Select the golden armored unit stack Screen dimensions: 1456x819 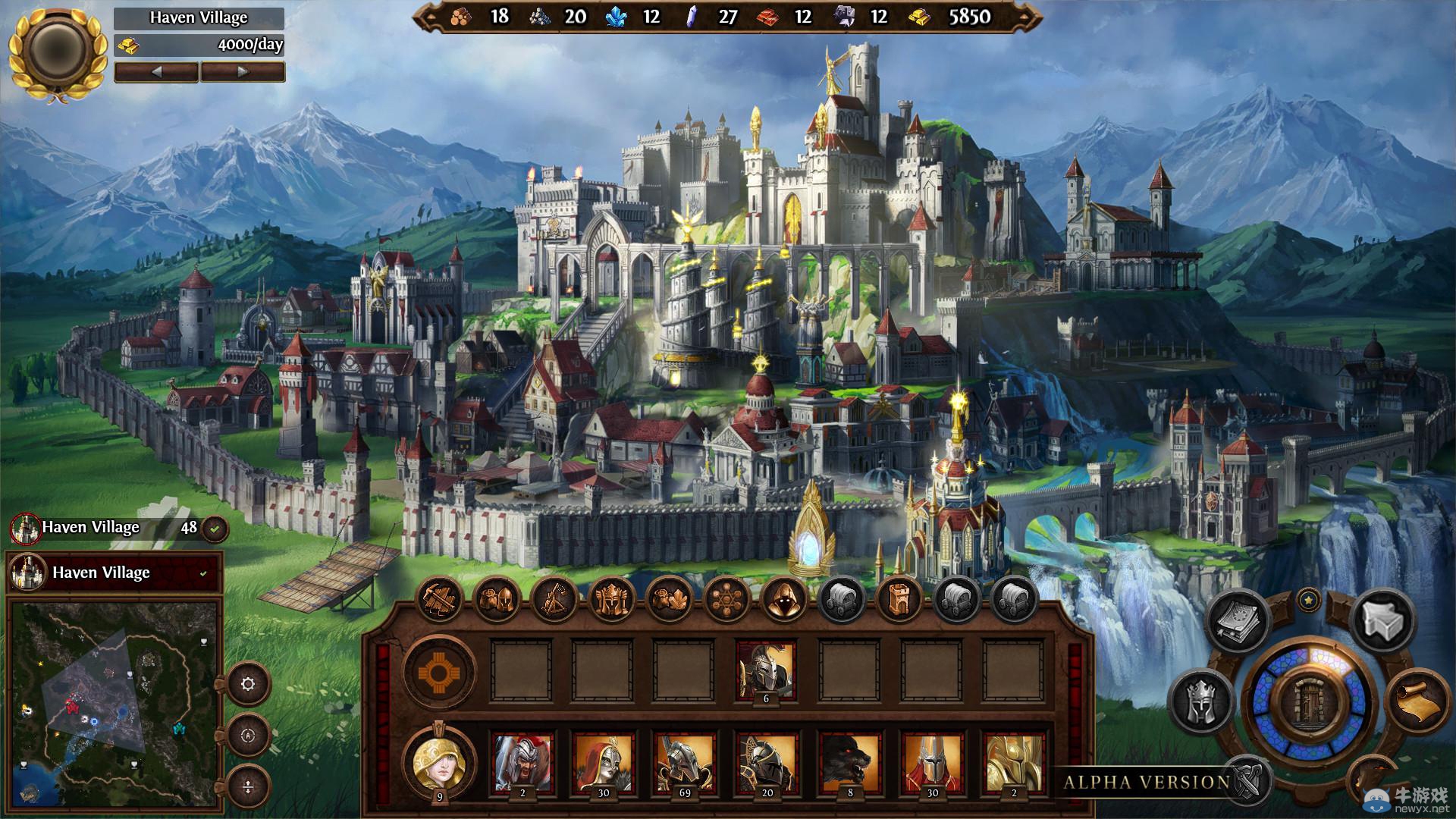pos(1014,762)
